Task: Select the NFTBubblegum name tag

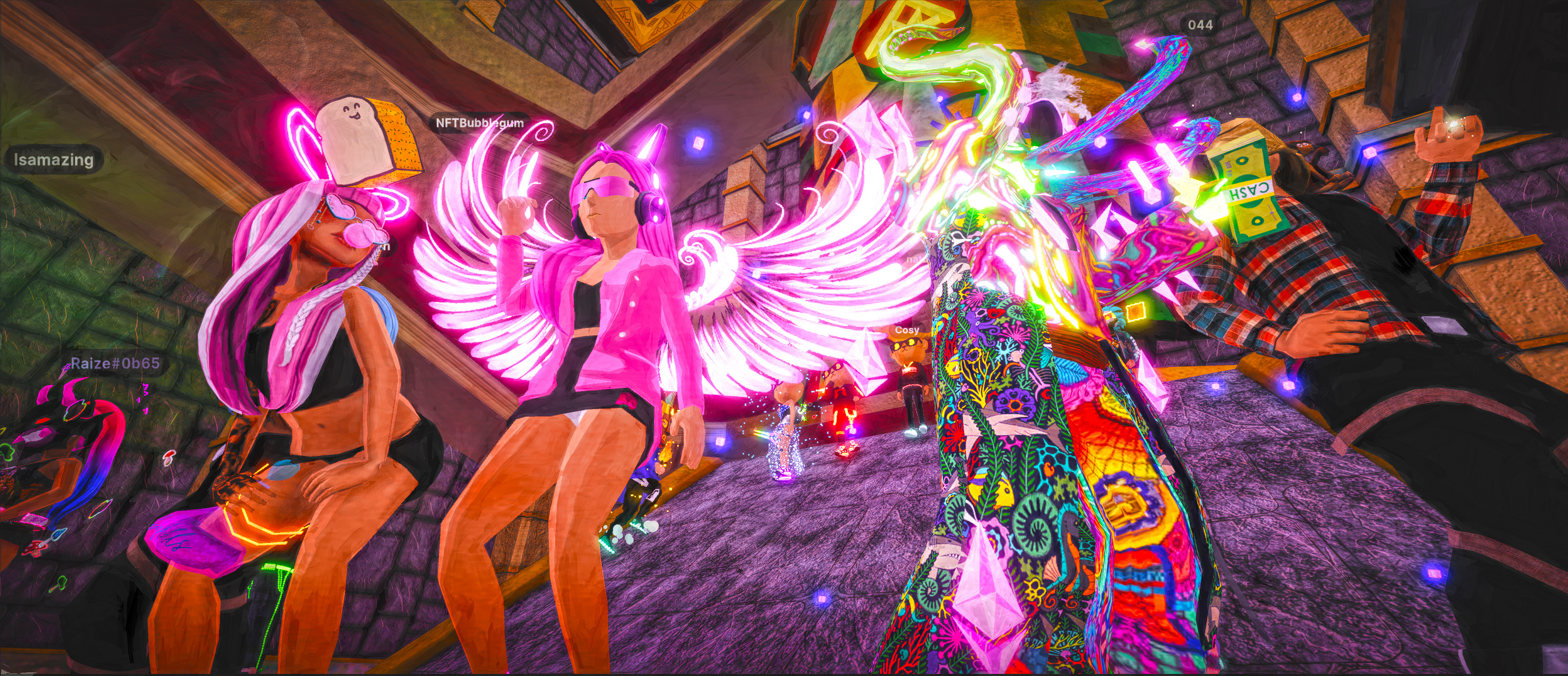Action: pyautogui.click(x=479, y=123)
